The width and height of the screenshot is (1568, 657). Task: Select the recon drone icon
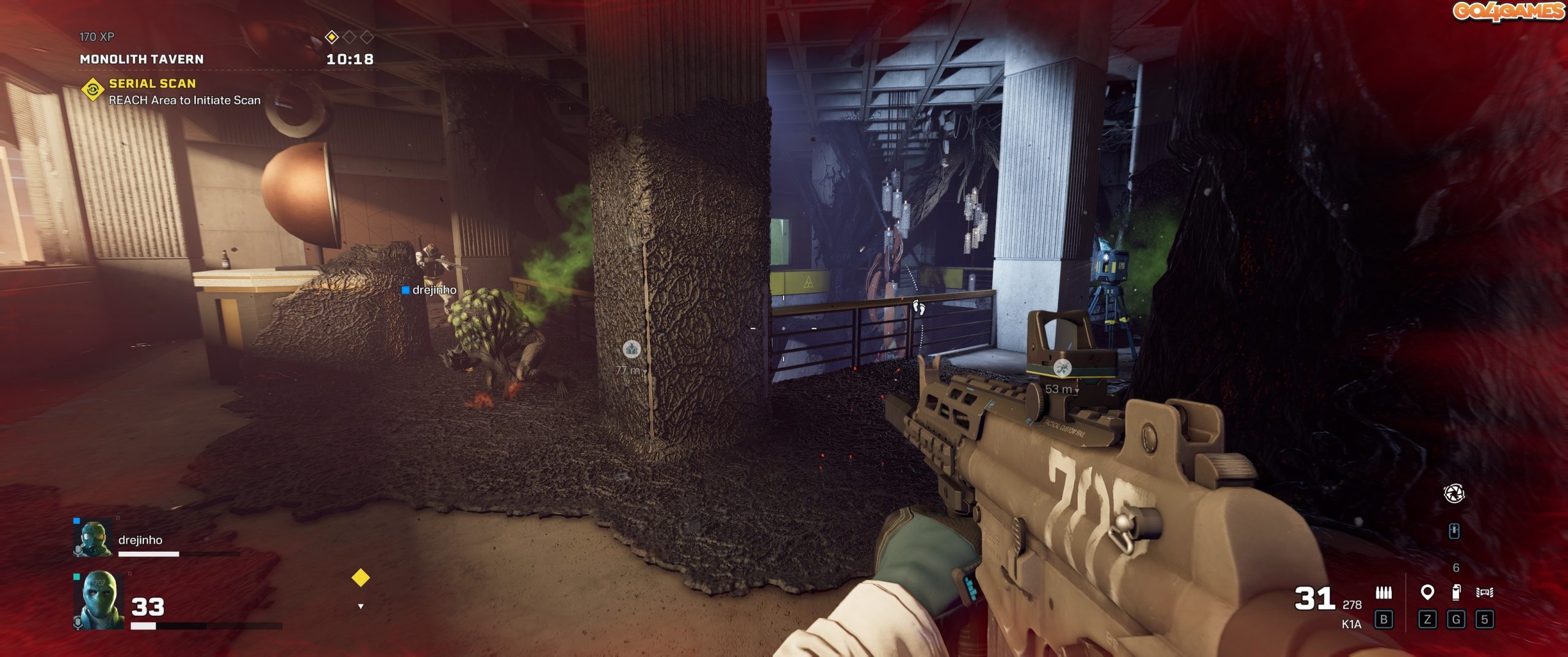1484,593
